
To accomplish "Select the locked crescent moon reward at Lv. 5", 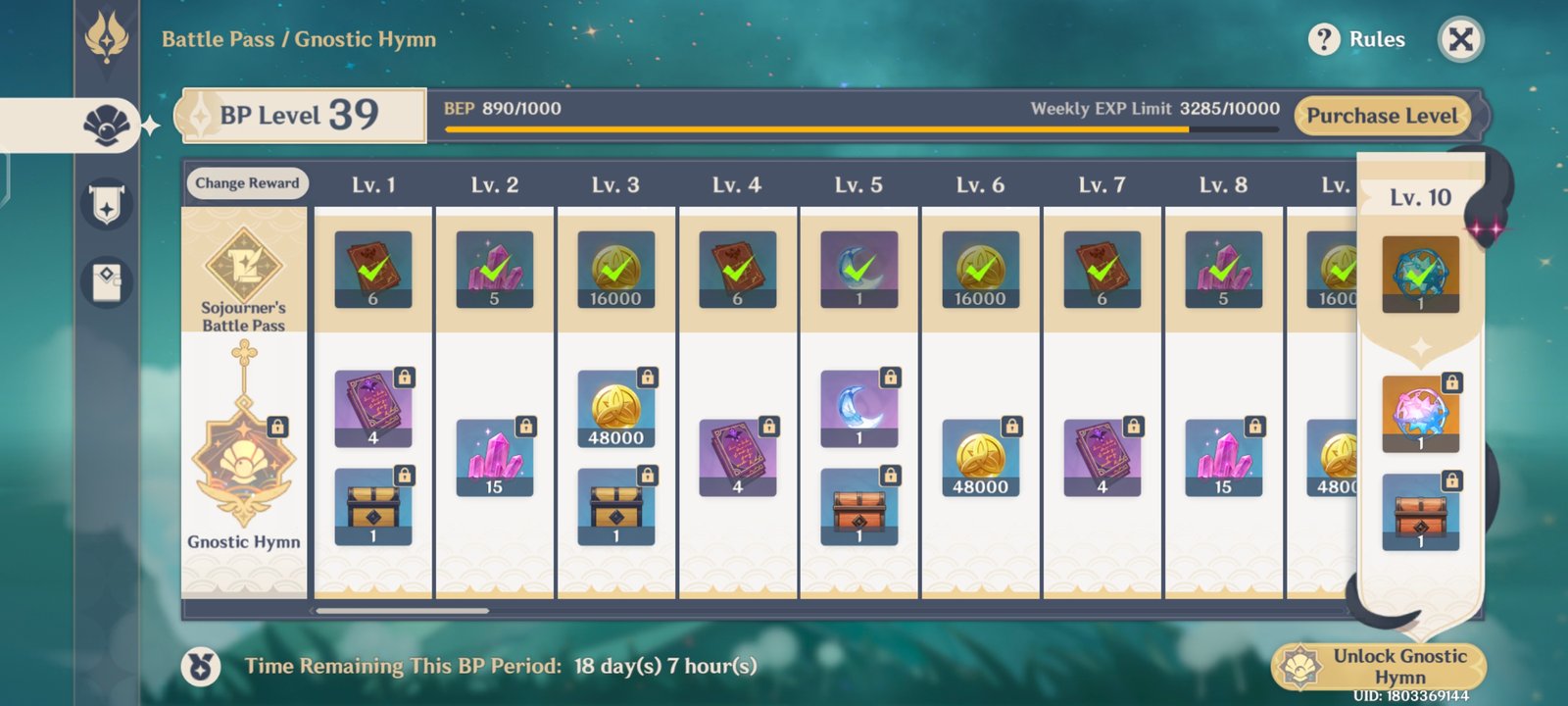I will 858,409.
